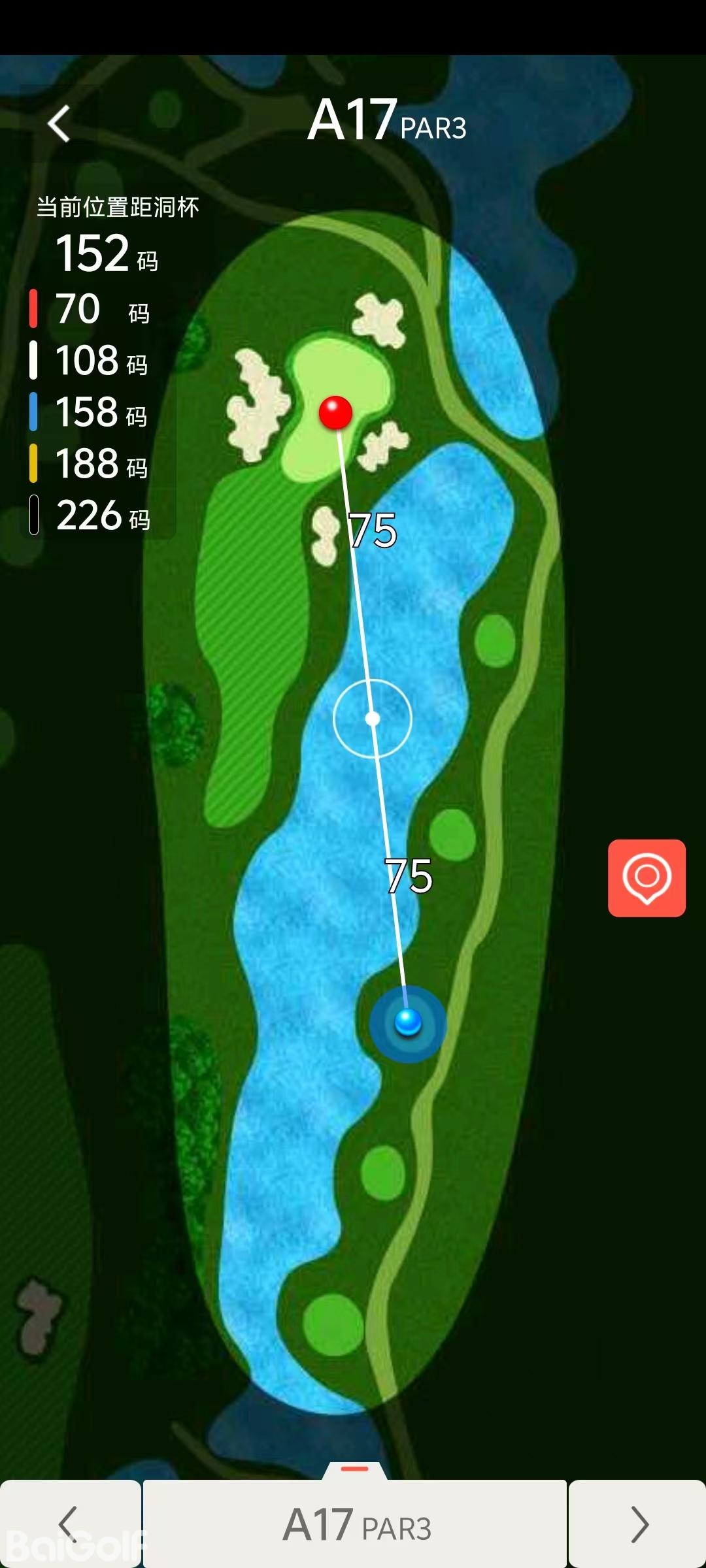
Task: Choose the red tee 70 yards entry
Action: click(x=92, y=309)
